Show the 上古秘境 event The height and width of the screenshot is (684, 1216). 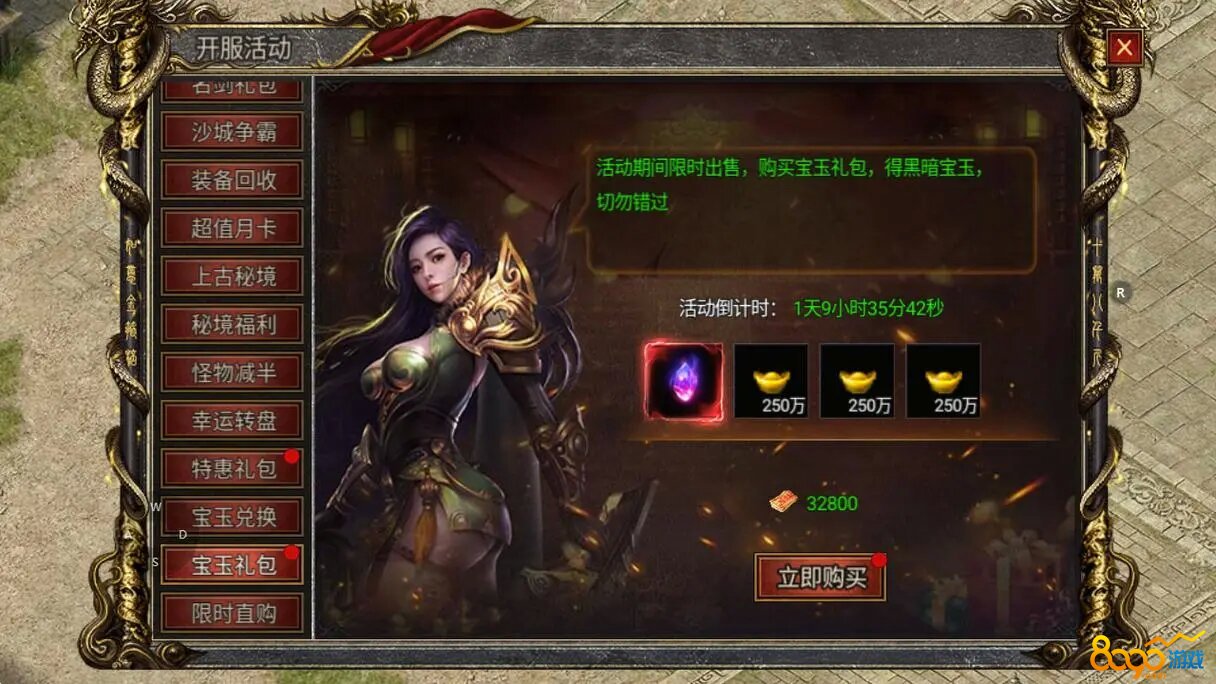pos(232,276)
